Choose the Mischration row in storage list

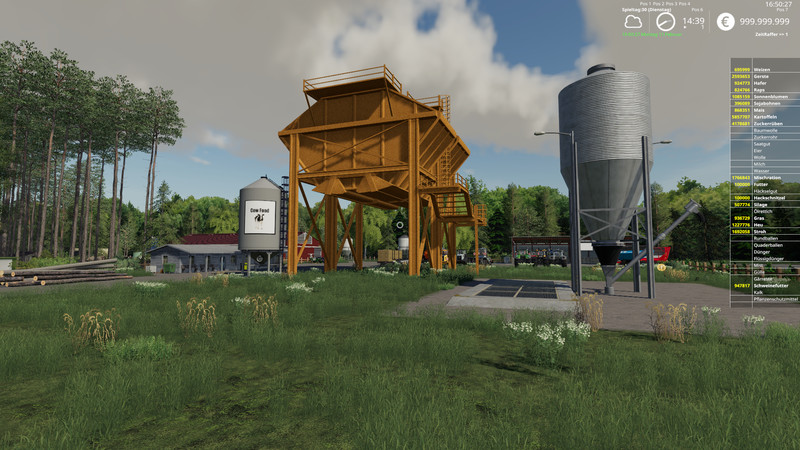click(x=766, y=177)
